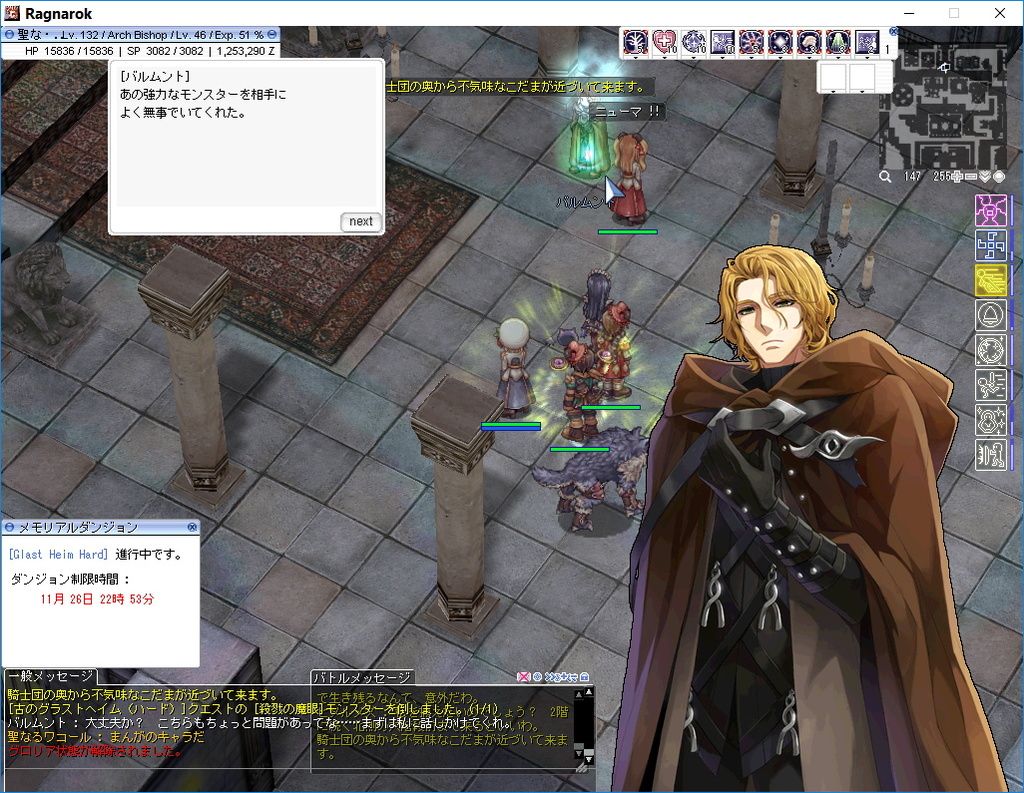This screenshot has width=1024, height=793.
Task: Cast the green glowing pillar skill
Action: [838, 42]
